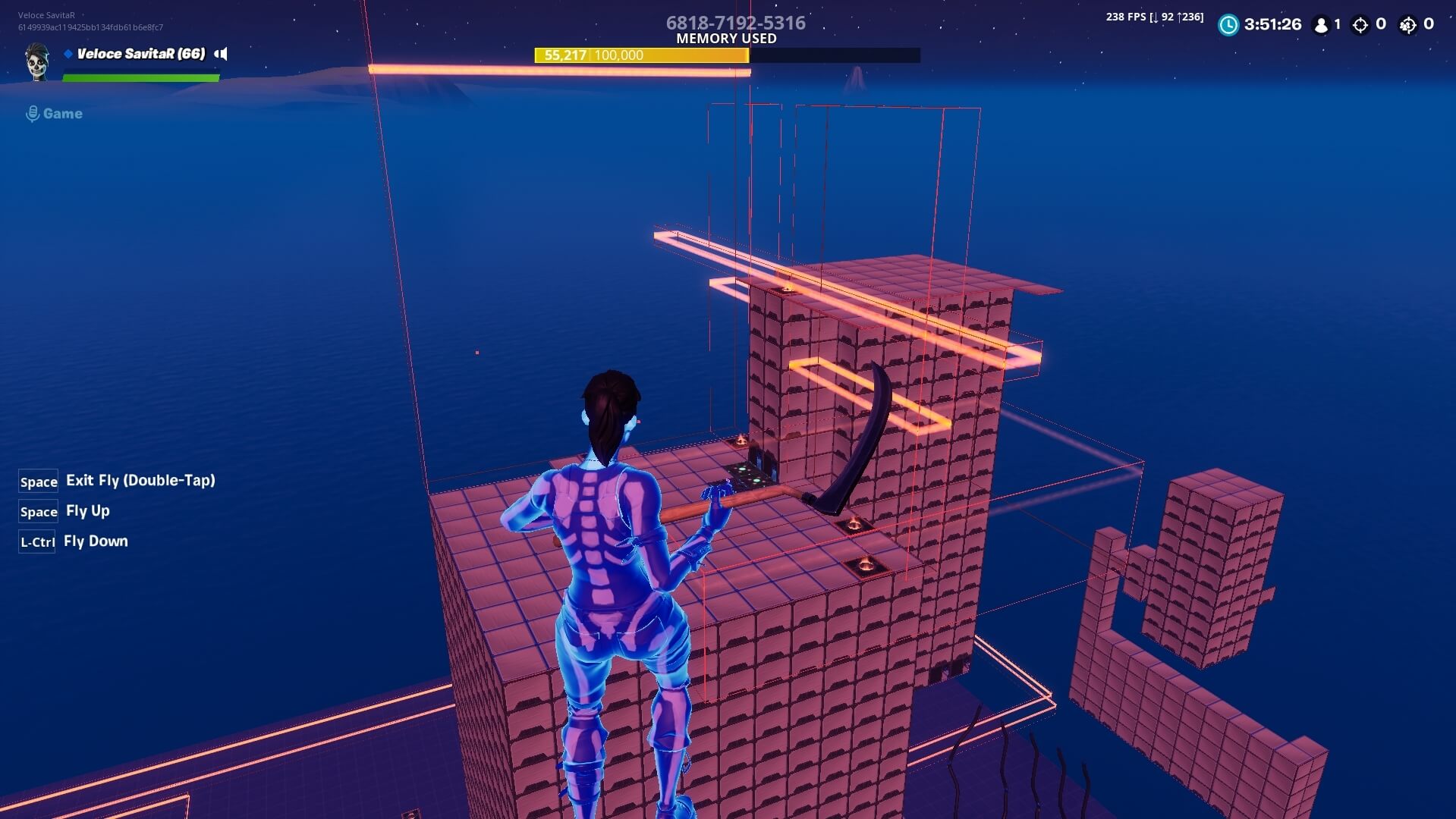Click the Space keybind for Fly Up
Image resolution: width=1456 pixels, height=819 pixels.
click(38, 512)
